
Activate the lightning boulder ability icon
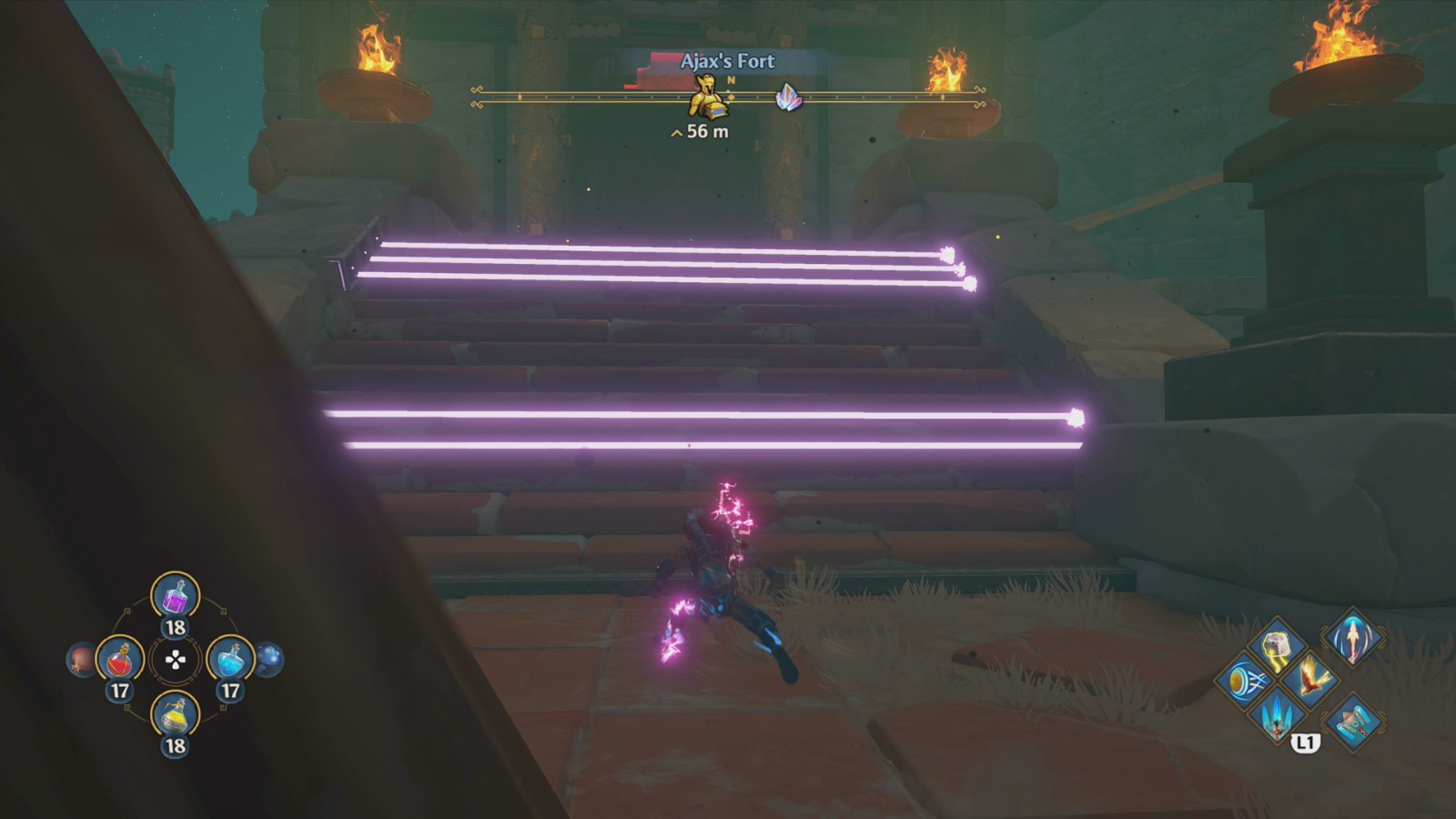point(1277,646)
